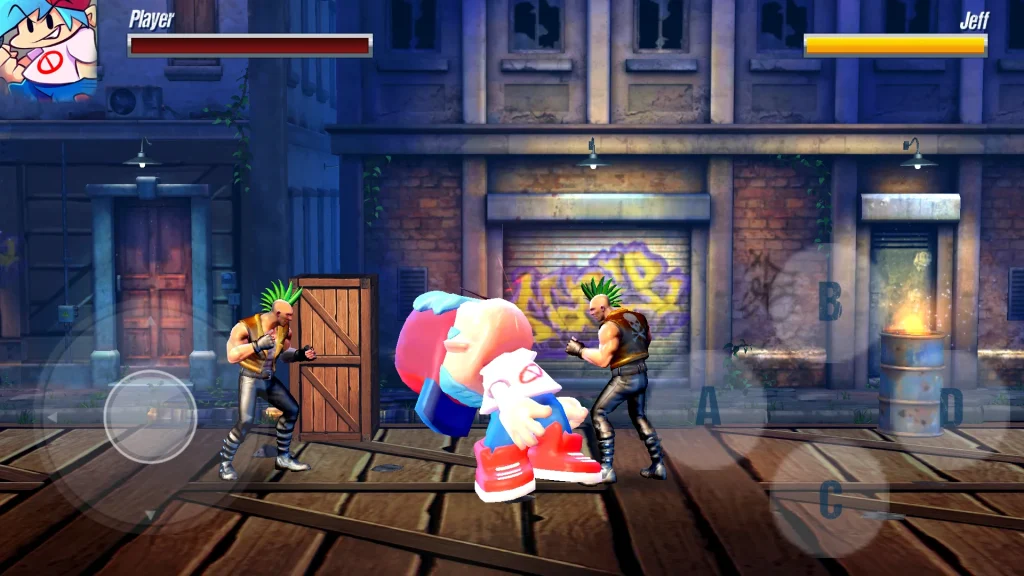Tap the A attack button

(x=708, y=407)
